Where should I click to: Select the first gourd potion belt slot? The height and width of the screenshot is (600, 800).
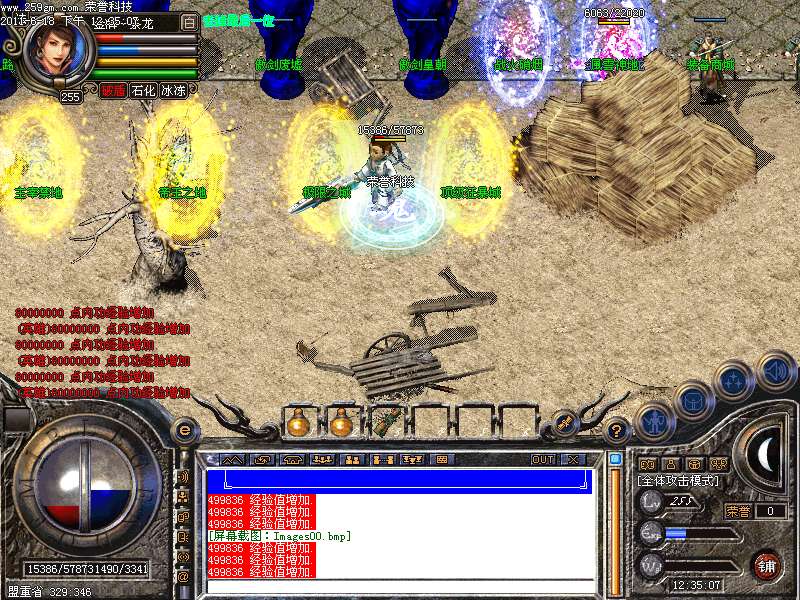click(x=298, y=423)
